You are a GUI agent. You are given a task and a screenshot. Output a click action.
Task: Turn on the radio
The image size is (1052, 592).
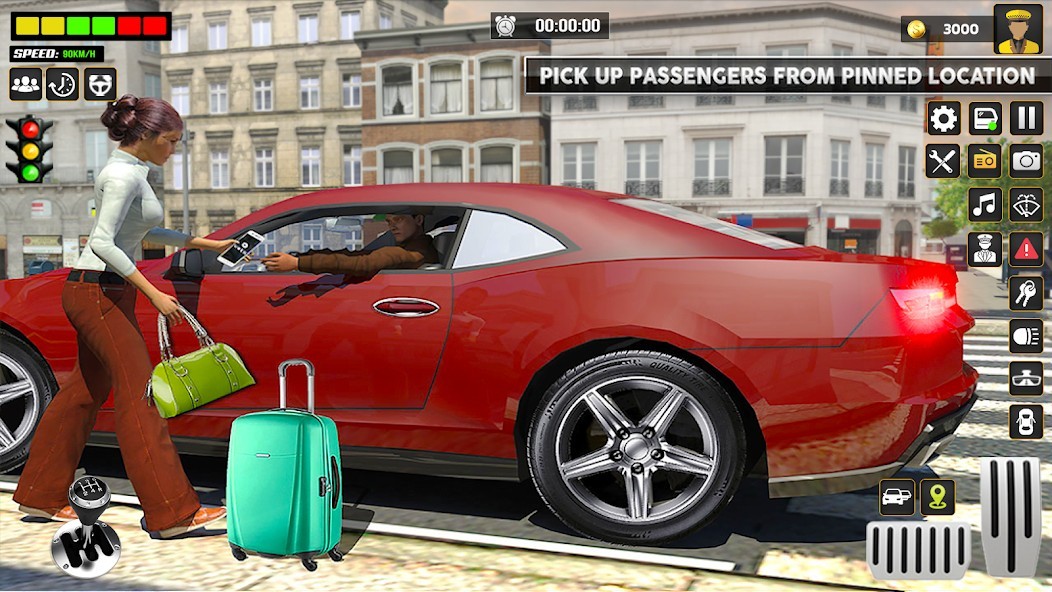[985, 161]
